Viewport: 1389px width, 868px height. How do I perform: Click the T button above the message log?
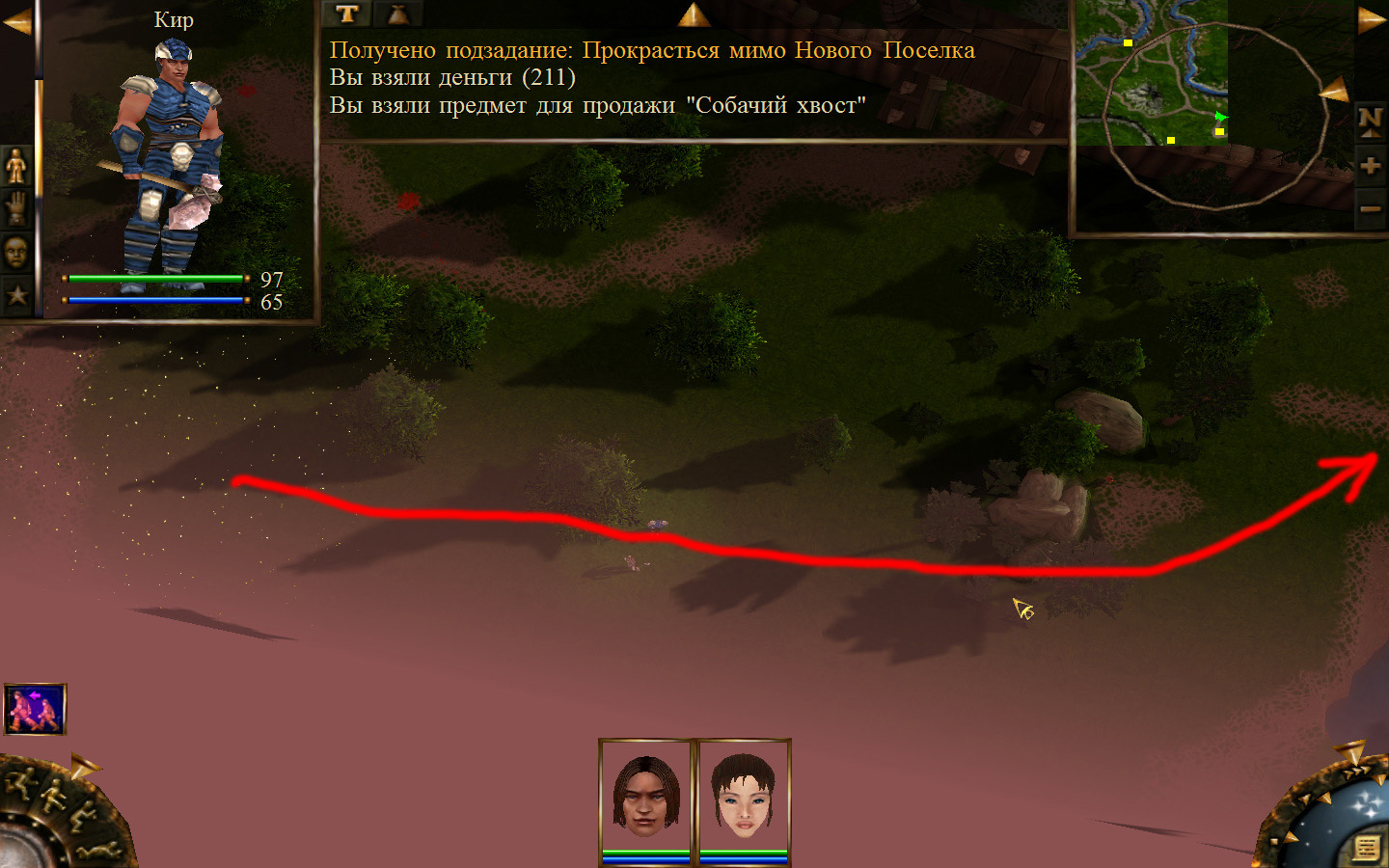coord(347,14)
